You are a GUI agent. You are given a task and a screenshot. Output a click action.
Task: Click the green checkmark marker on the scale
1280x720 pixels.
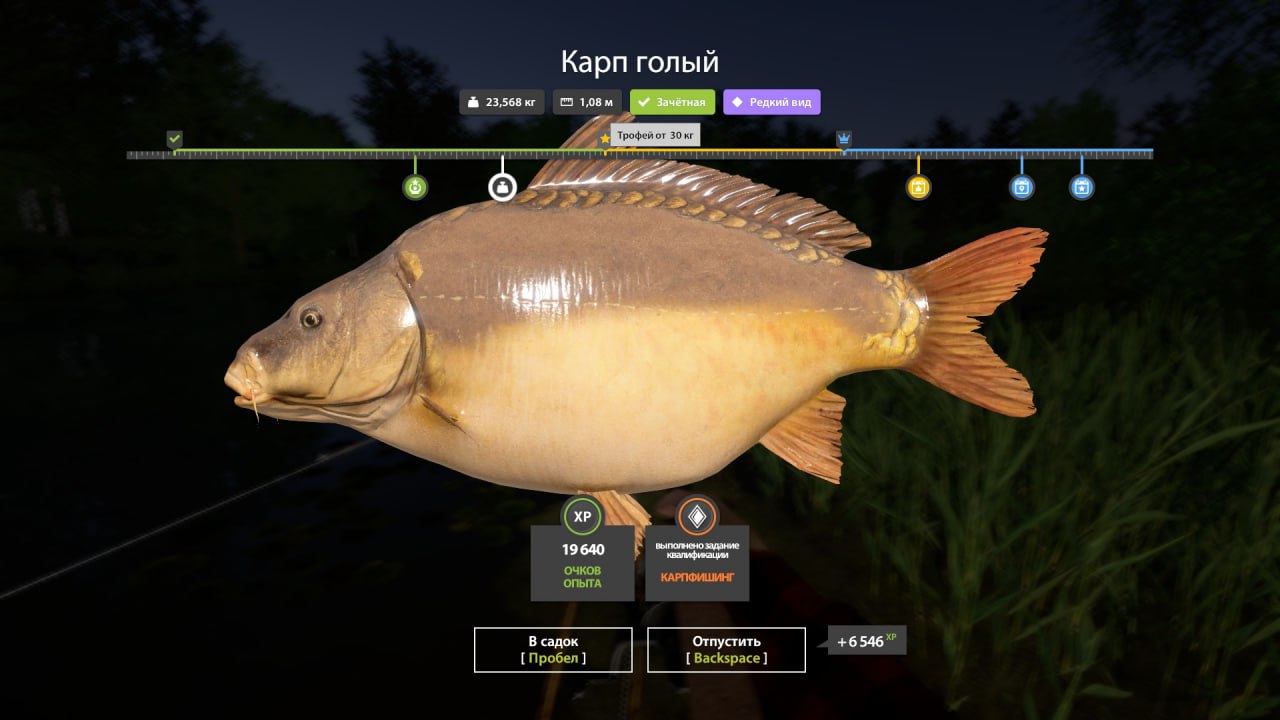175,138
